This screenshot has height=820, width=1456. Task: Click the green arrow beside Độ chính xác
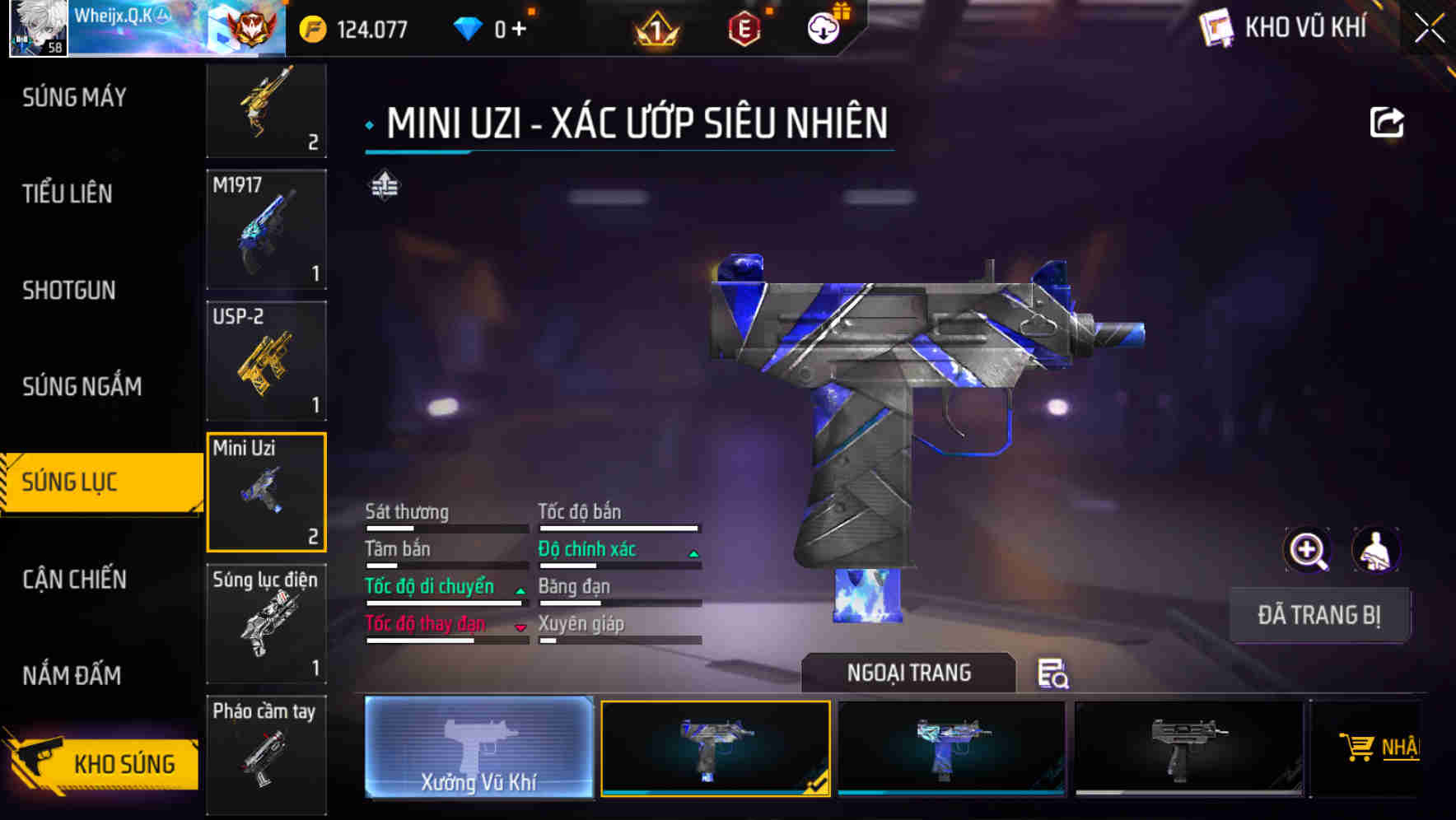tap(693, 552)
